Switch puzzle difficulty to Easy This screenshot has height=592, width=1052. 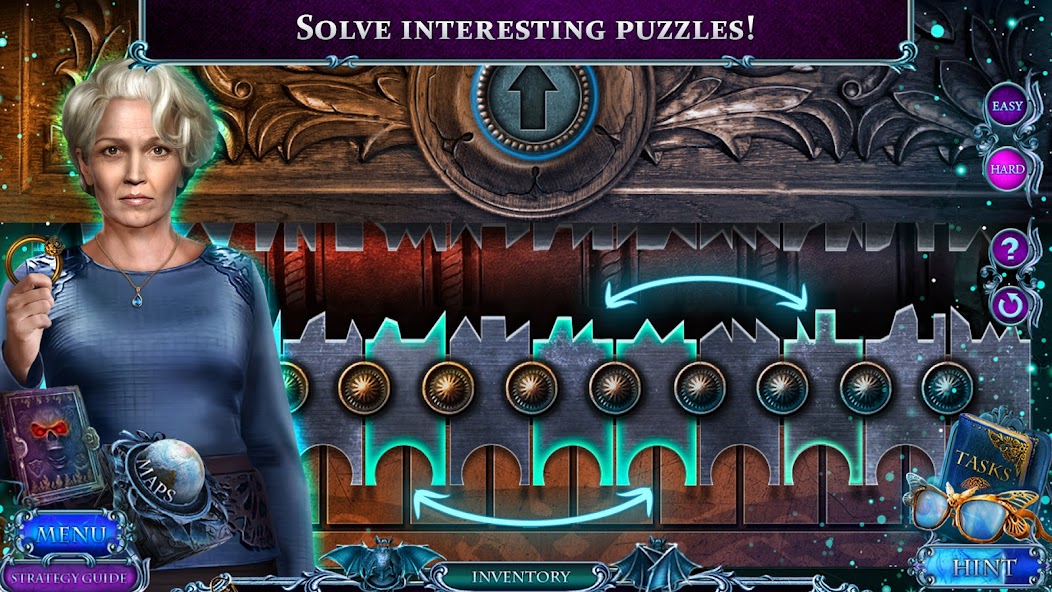tap(1005, 105)
